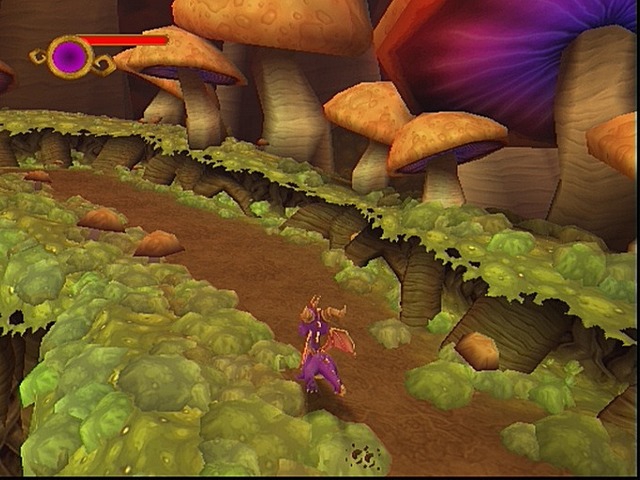Click the purple orb emblem in the HUD
This screenshot has height=480, width=640.
click(x=70, y=56)
